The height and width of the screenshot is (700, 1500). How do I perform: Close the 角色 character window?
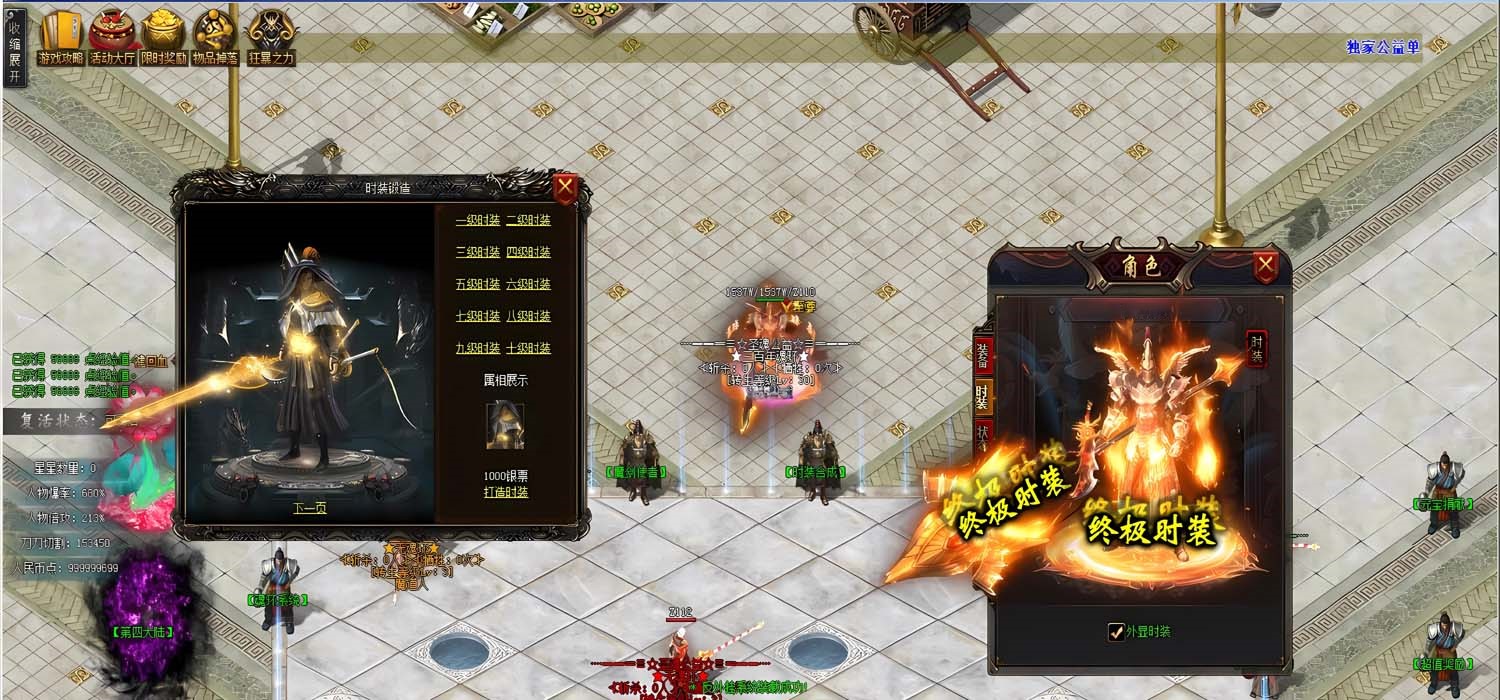1266,265
